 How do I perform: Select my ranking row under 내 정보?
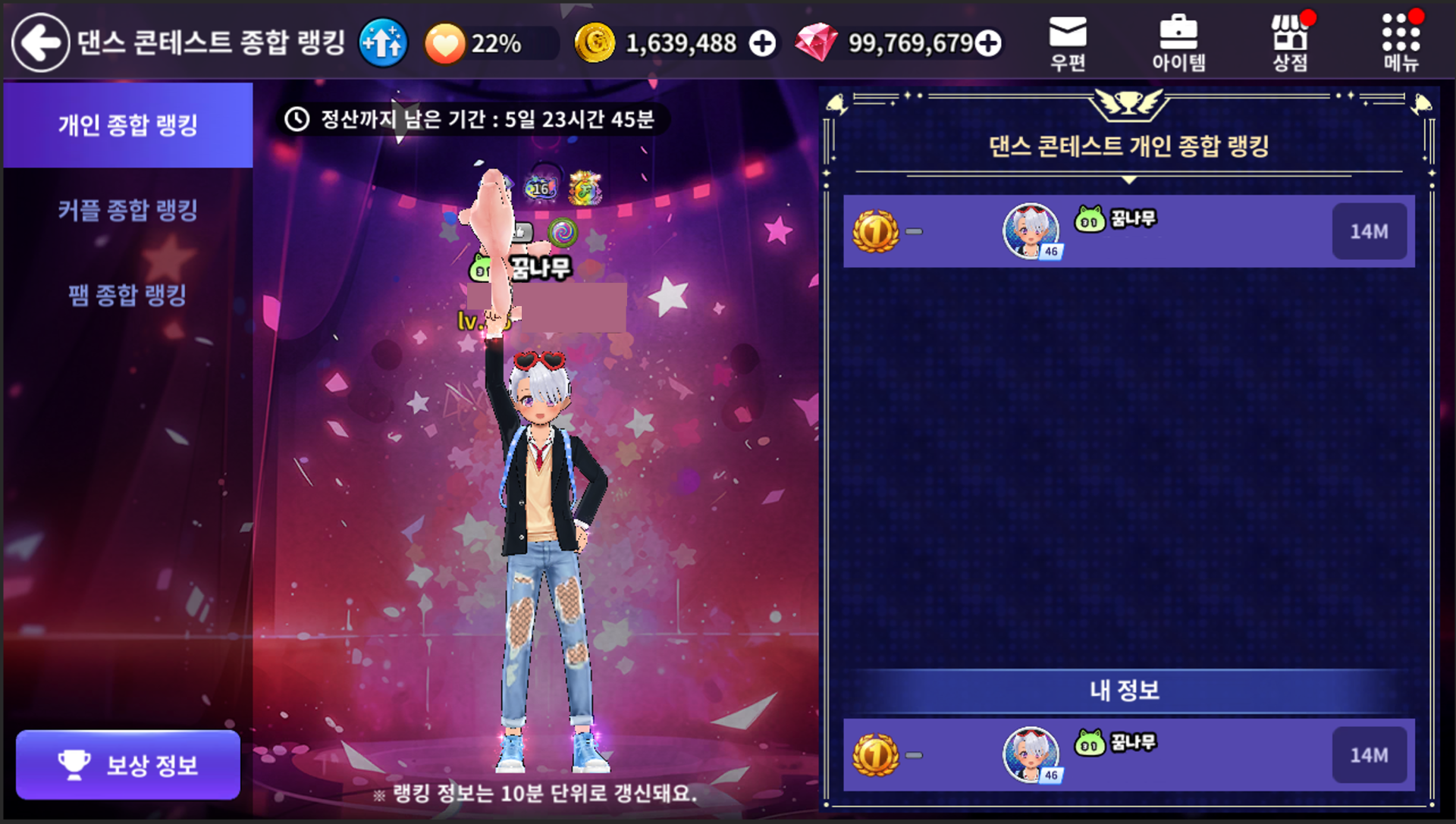click(x=1128, y=755)
